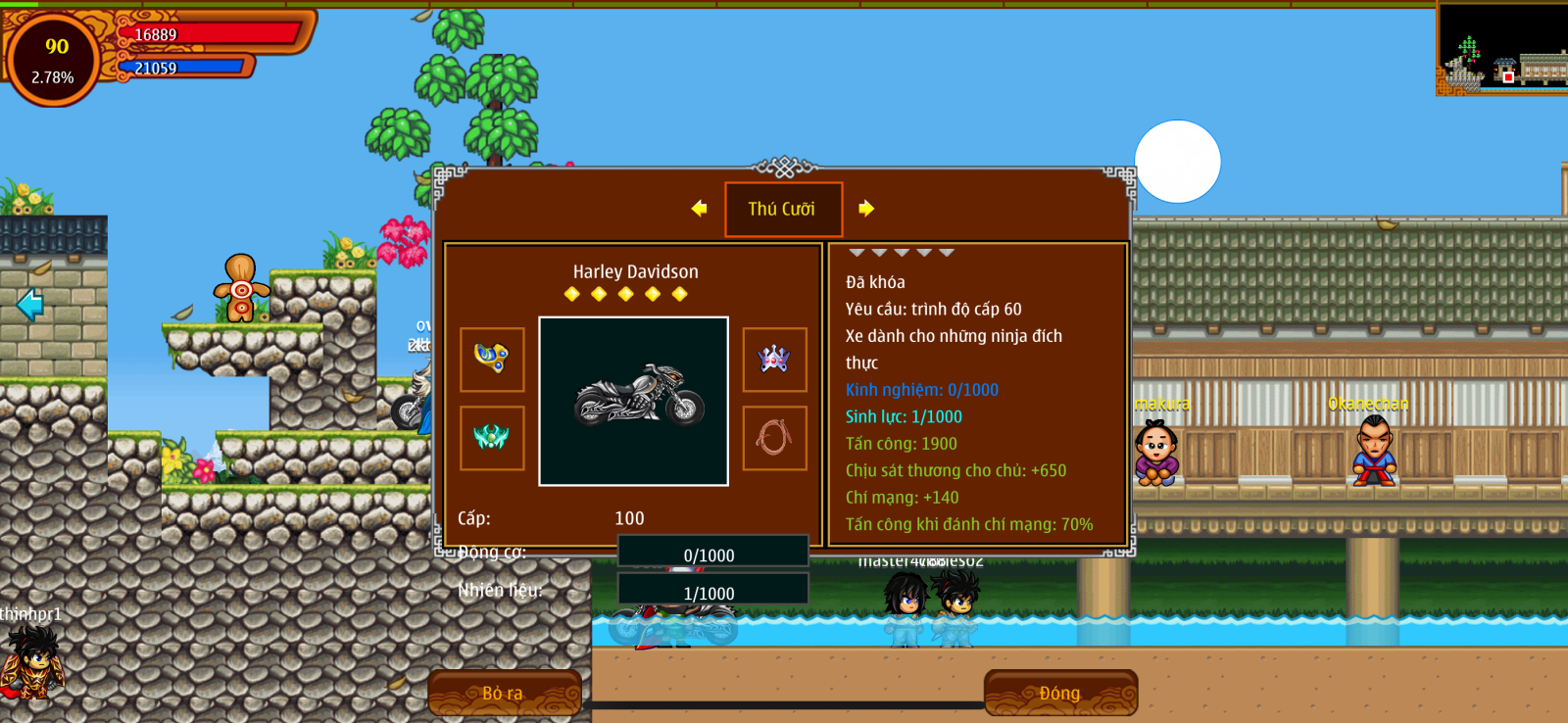Close the panel with Đóng button
Image resolution: width=1568 pixels, height=723 pixels.
(x=1060, y=693)
